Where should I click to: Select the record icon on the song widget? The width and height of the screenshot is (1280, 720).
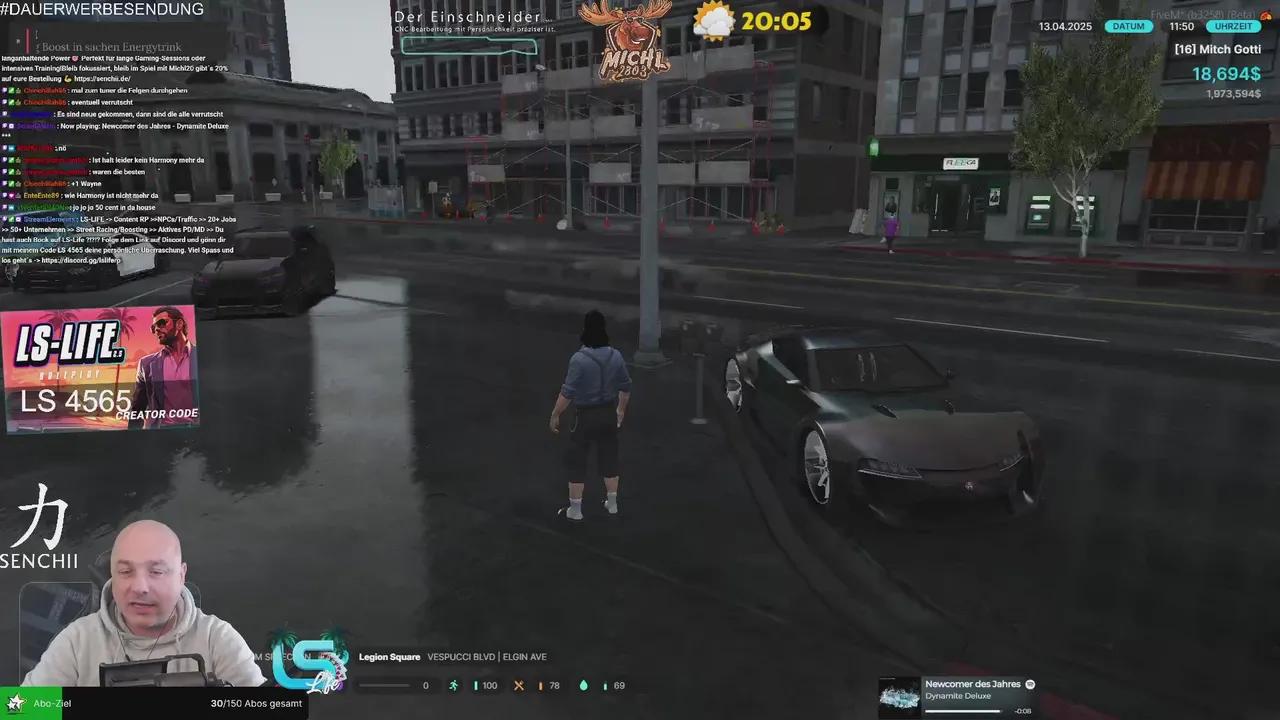pos(1030,684)
